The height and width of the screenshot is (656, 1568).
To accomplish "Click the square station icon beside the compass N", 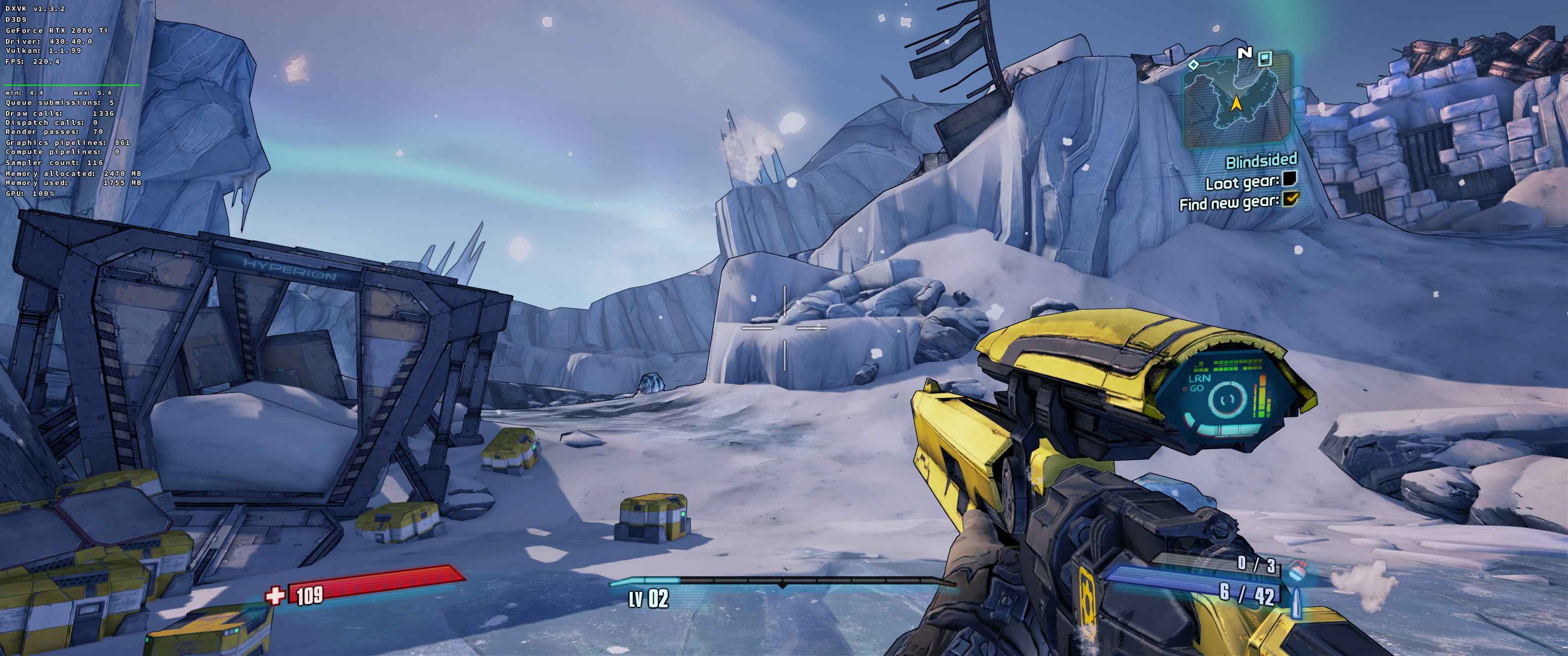I will 1265,58.
